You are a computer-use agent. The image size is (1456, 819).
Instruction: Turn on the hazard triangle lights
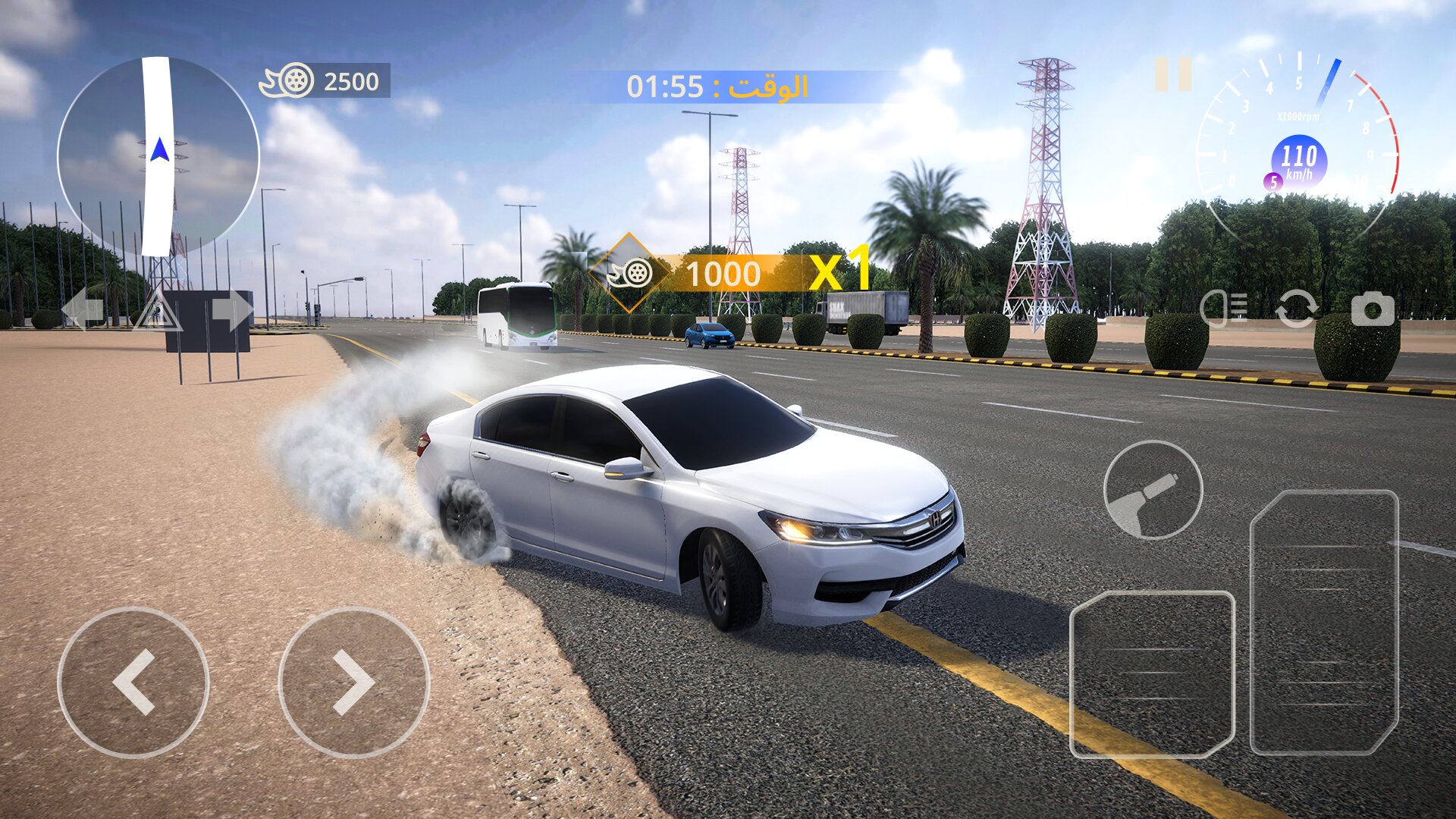tap(157, 311)
